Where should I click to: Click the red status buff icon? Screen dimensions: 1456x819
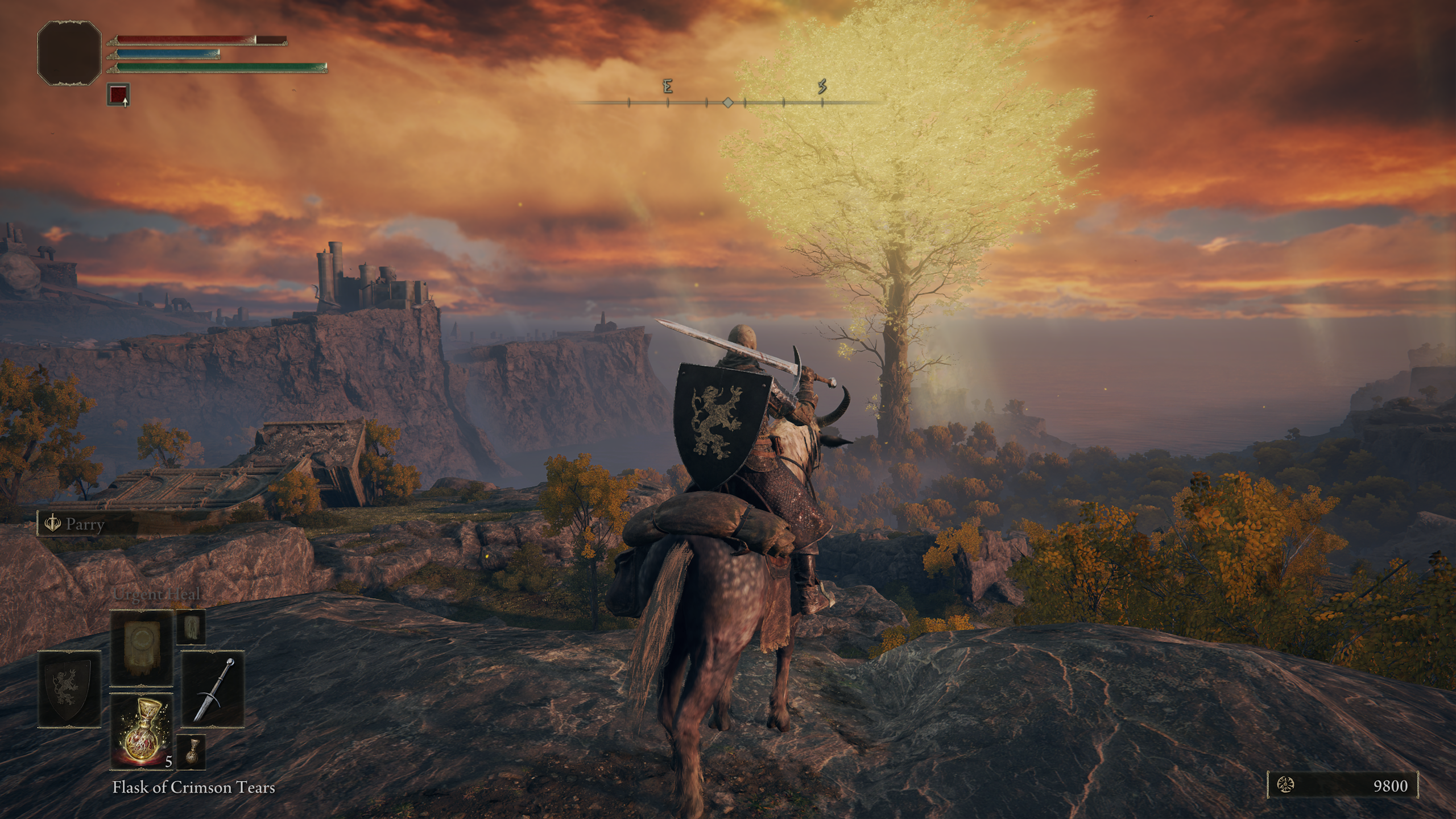118,94
